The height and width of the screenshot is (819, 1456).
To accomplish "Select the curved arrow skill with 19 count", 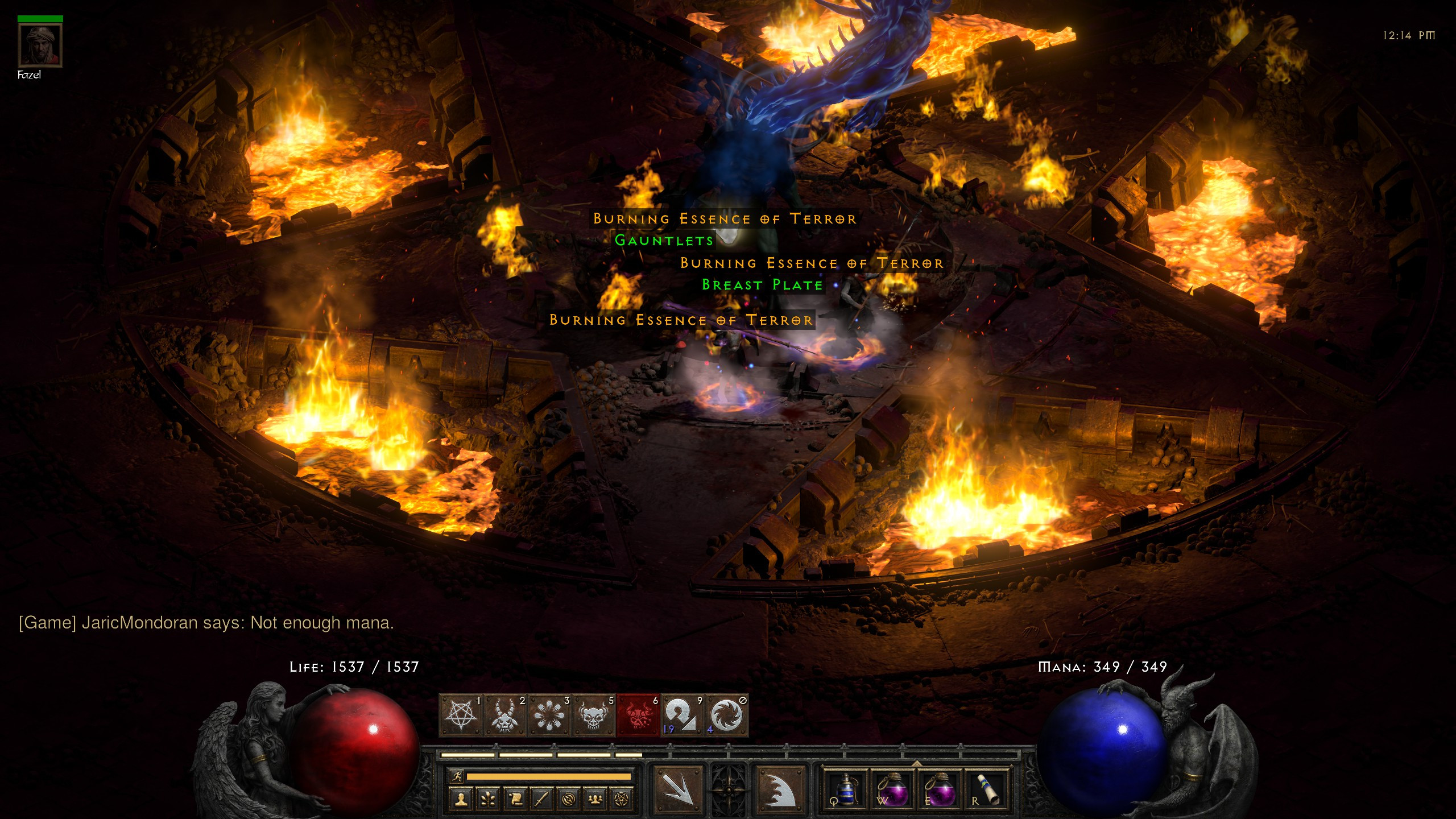I will pyautogui.click(x=682, y=715).
